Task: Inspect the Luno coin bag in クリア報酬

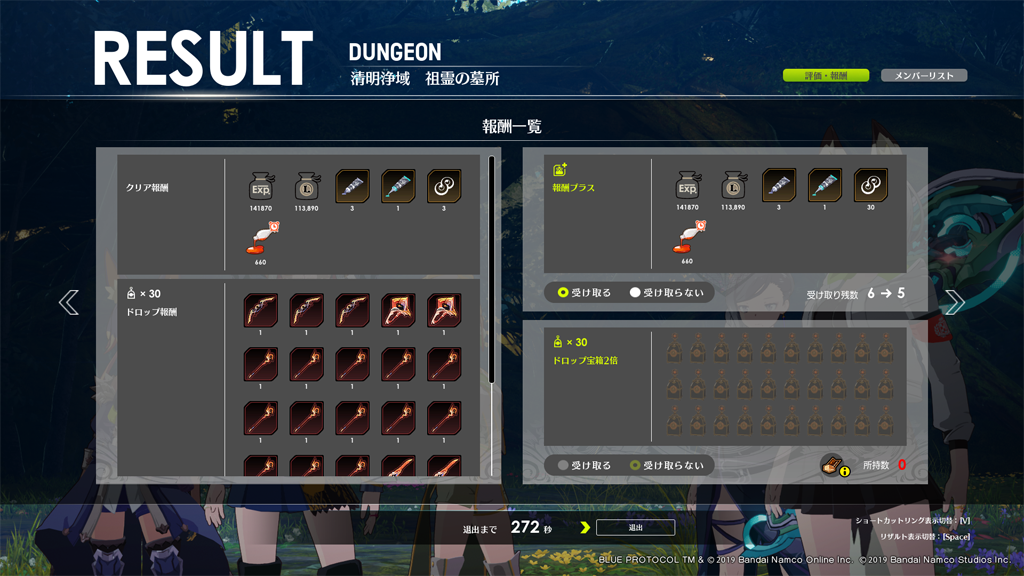Action: [x=307, y=186]
